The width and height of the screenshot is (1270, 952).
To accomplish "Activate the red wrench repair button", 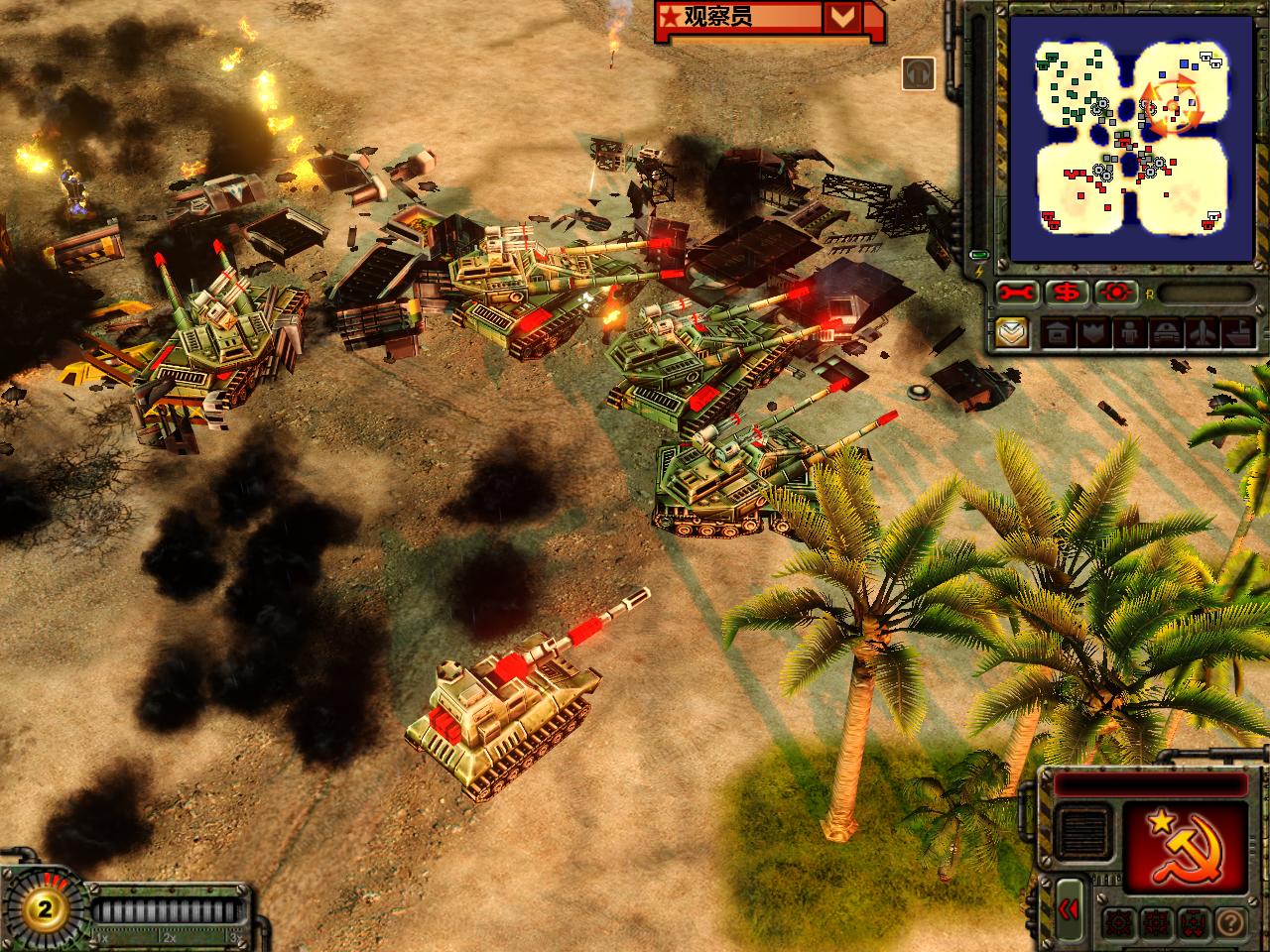I will (x=1017, y=293).
